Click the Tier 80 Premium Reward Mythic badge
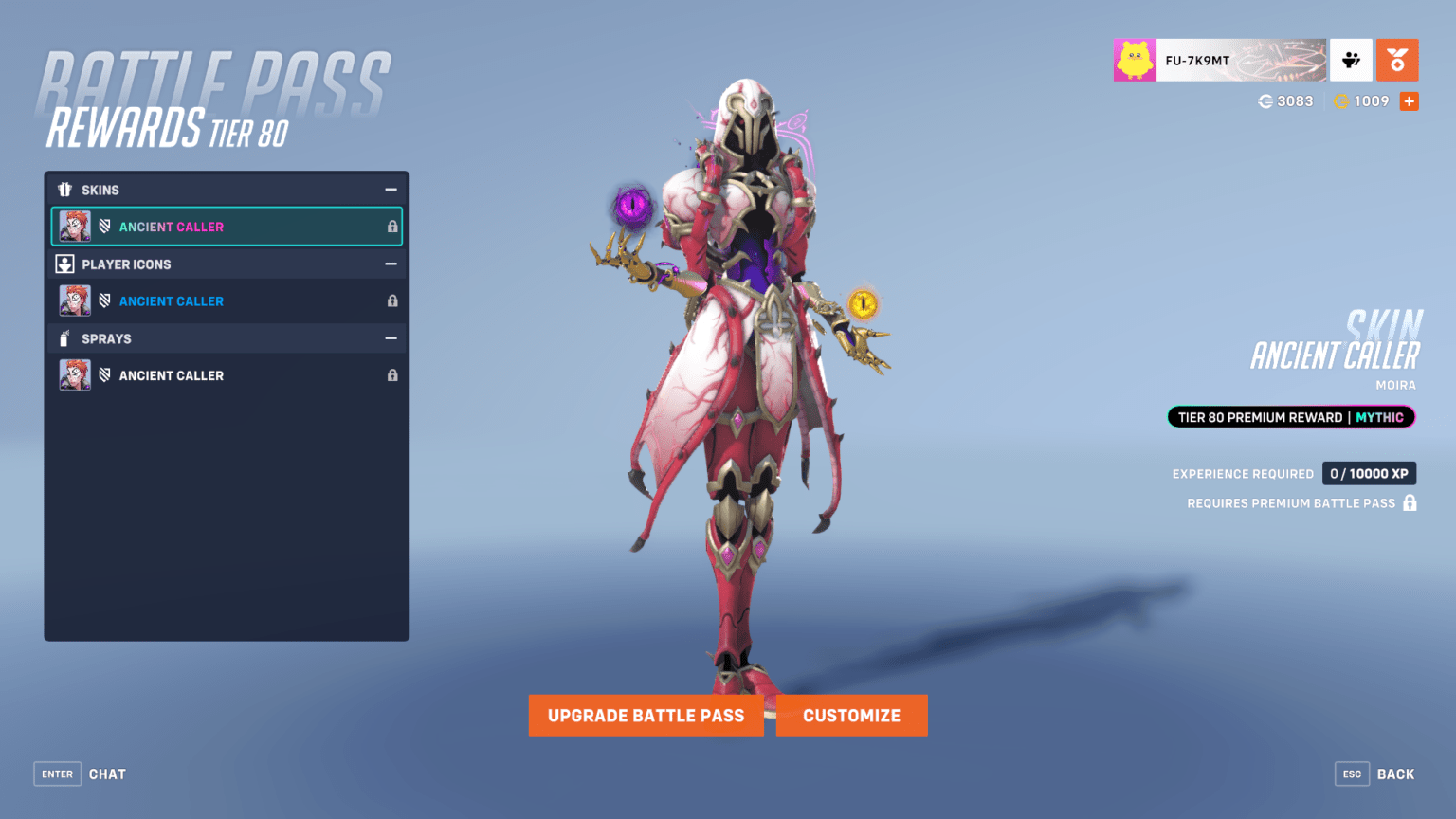The height and width of the screenshot is (819, 1456). coord(1291,417)
